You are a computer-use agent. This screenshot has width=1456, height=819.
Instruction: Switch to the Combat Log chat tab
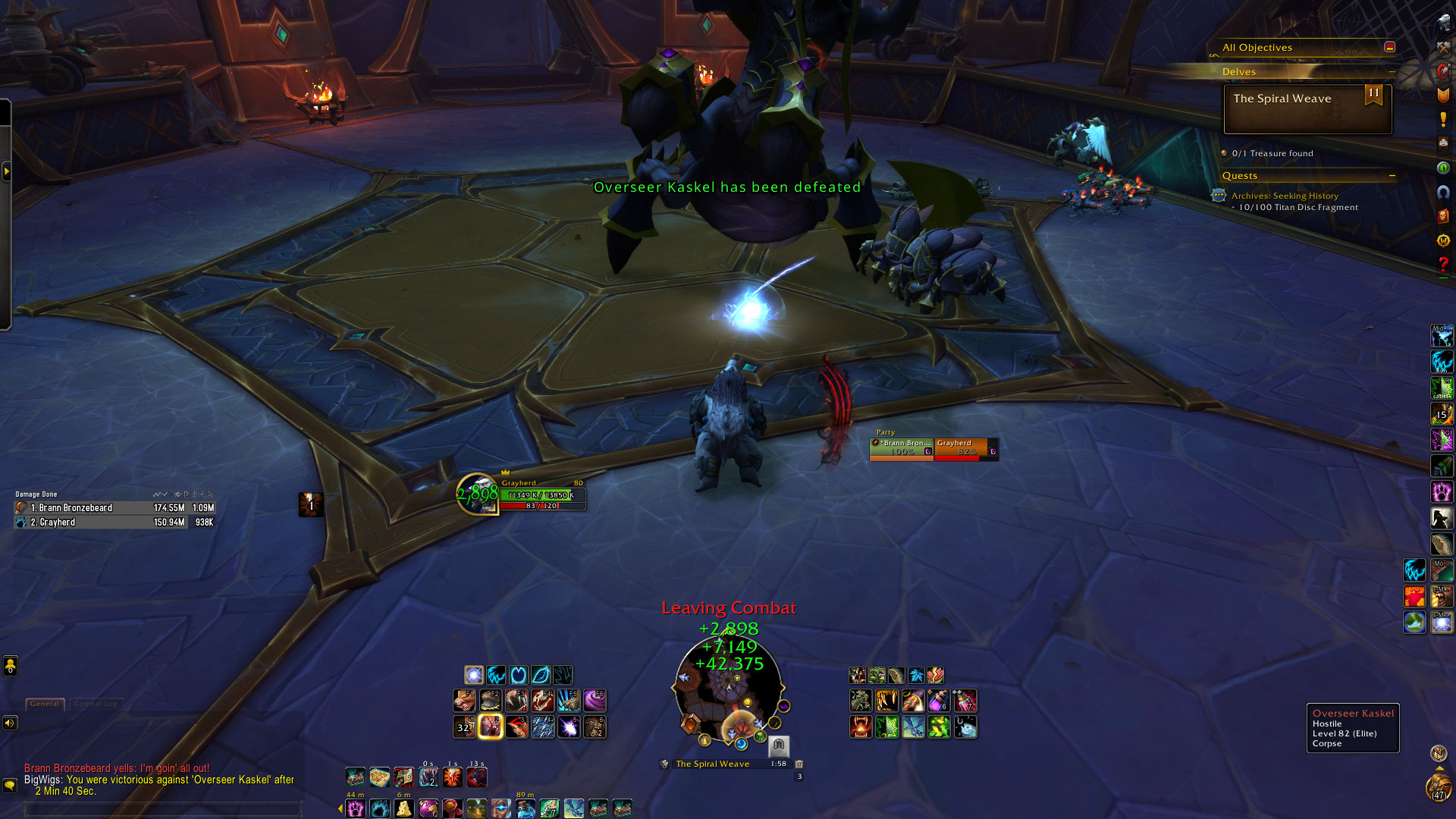click(x=95, y=704)
